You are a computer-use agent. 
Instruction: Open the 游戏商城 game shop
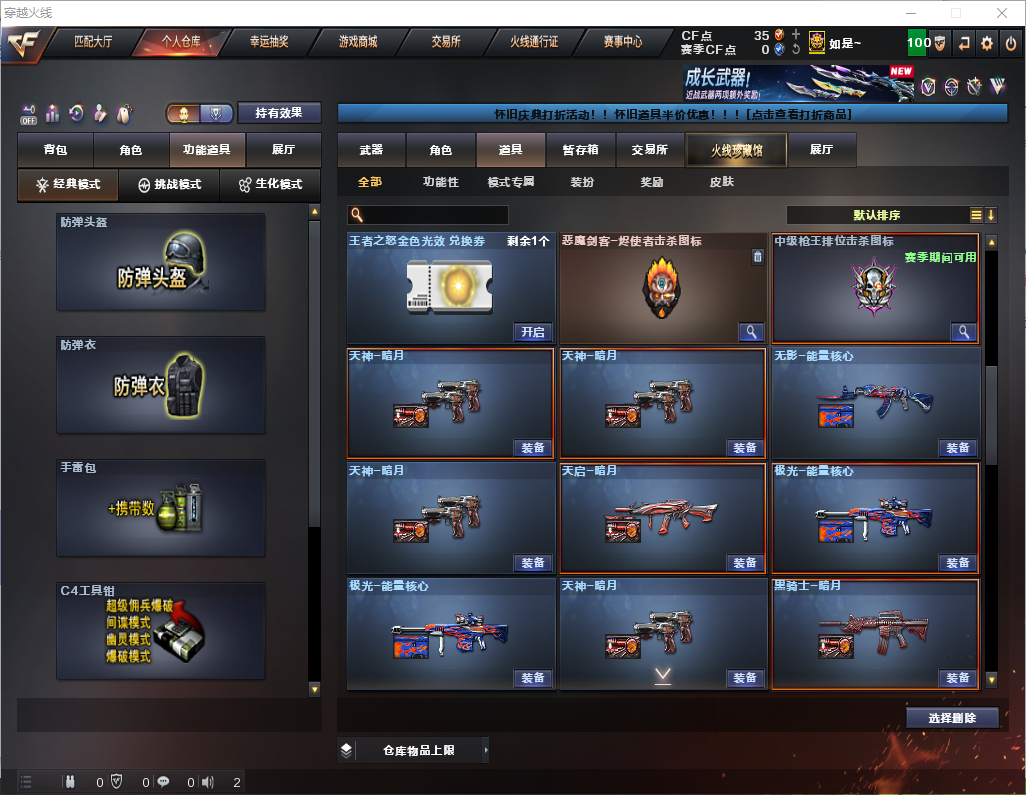[358, 43]
